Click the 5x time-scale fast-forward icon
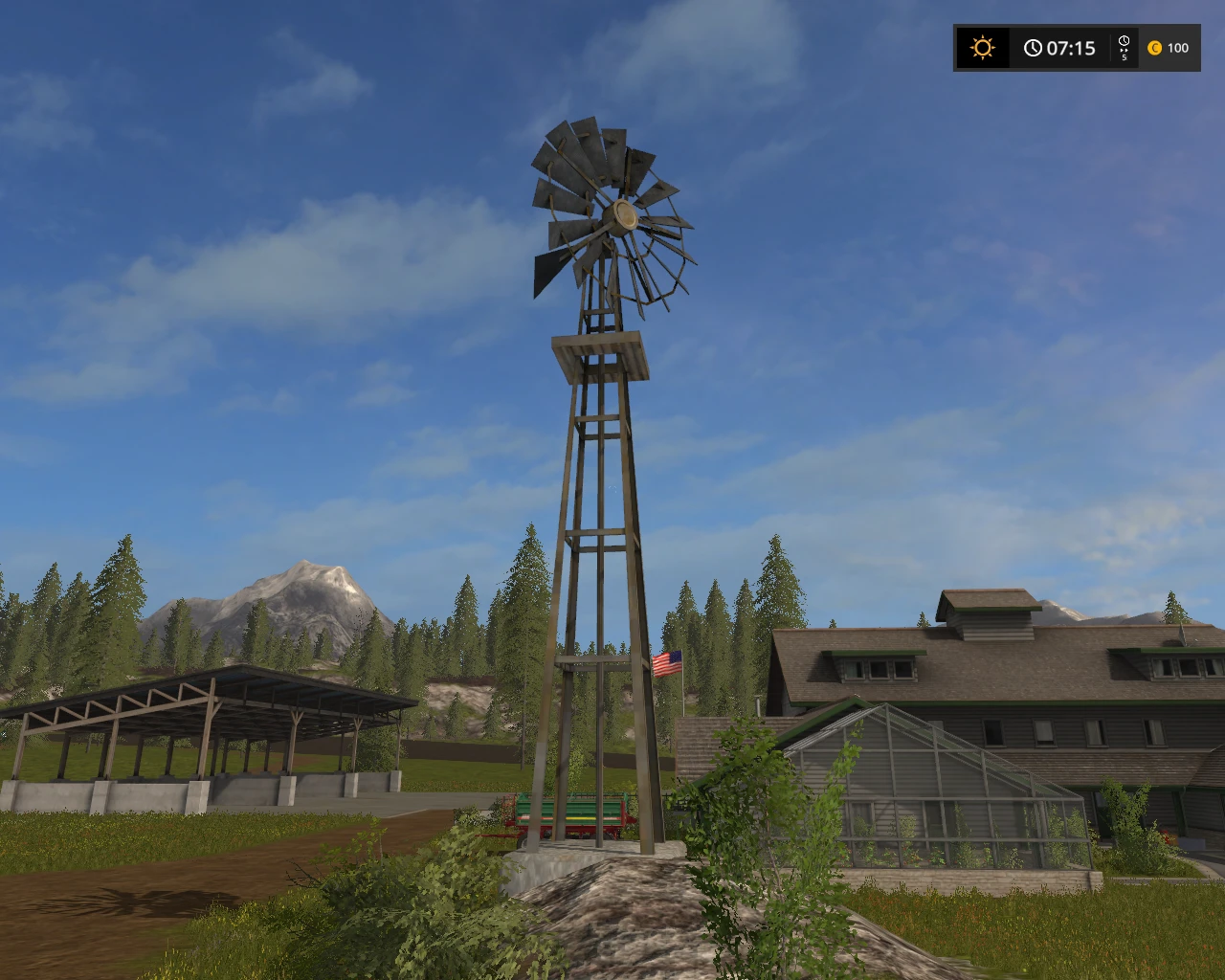Viewport: 1225px width, 980px height. tap(1124, 48)
